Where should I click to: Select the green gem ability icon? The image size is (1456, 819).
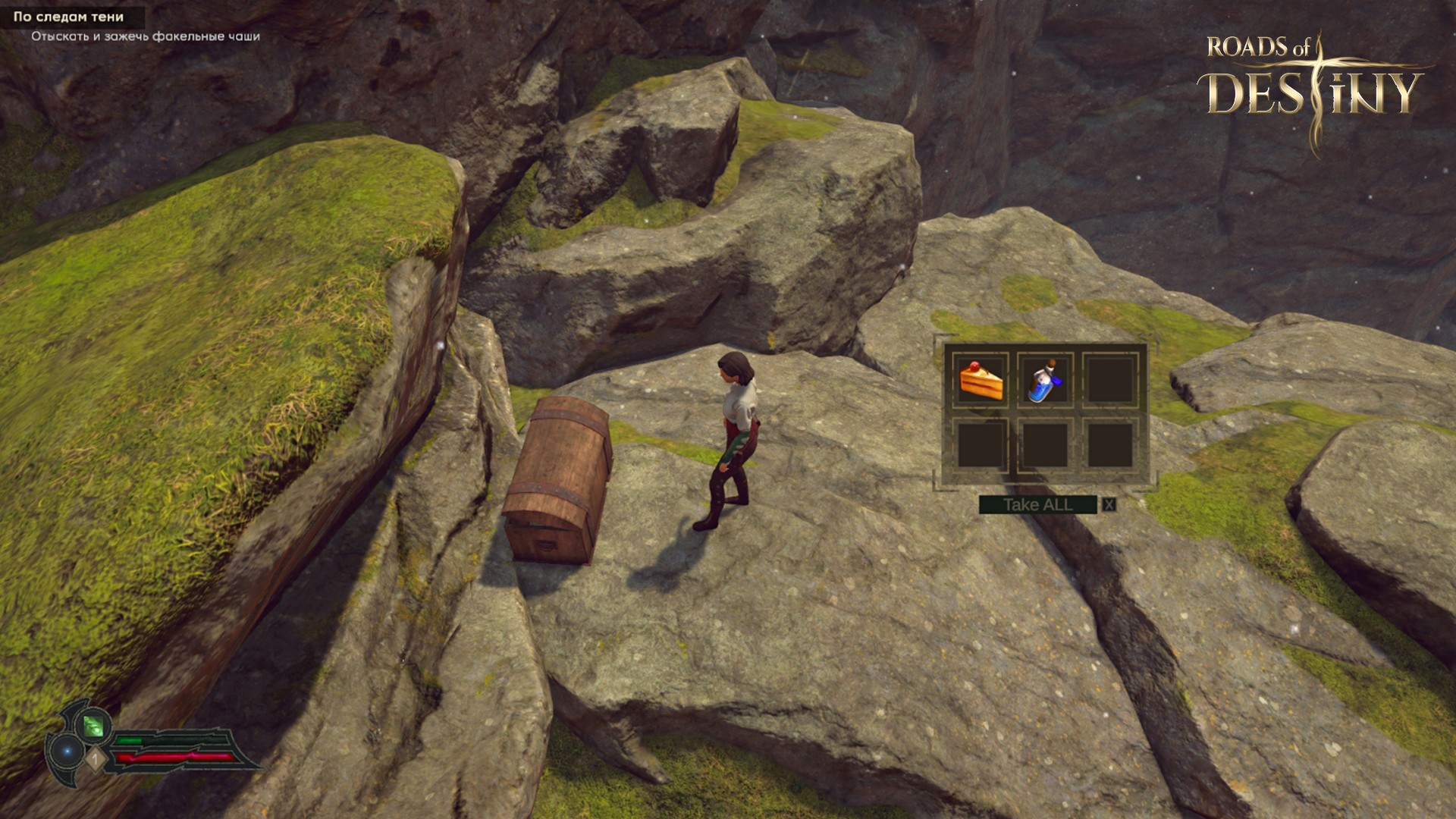93,726
